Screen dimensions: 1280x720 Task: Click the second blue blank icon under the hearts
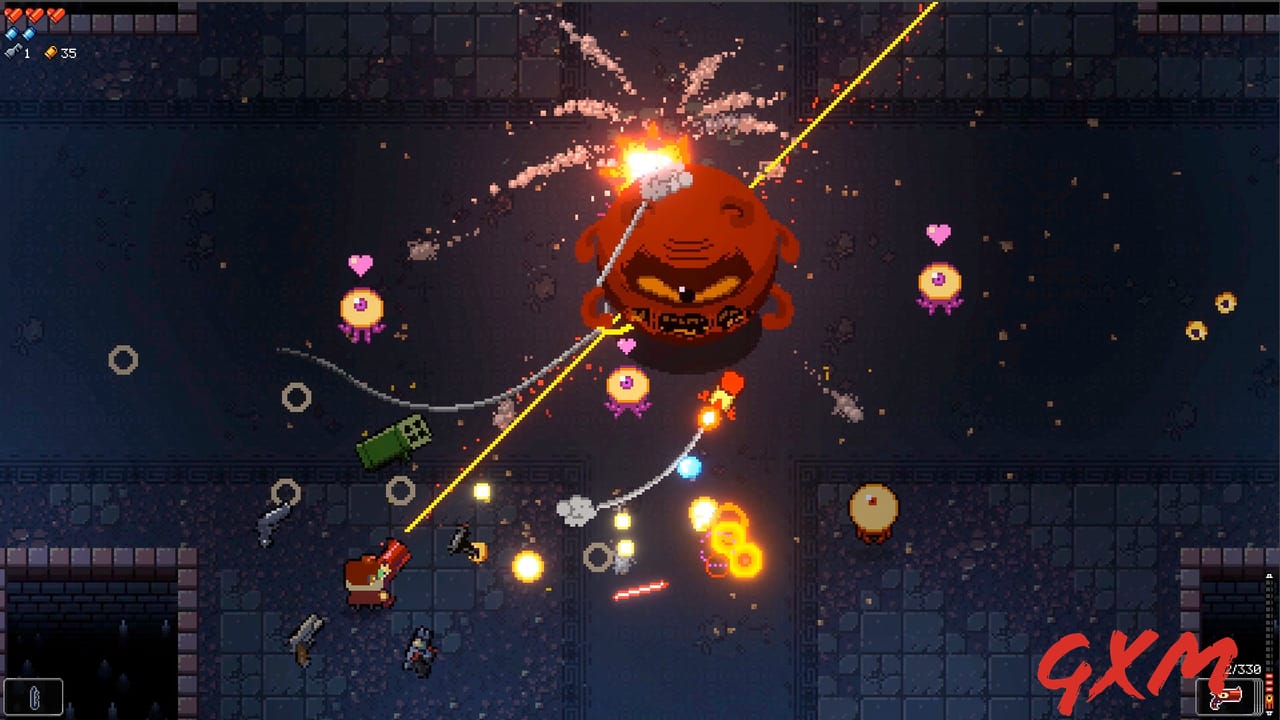[x=29, y=33]
